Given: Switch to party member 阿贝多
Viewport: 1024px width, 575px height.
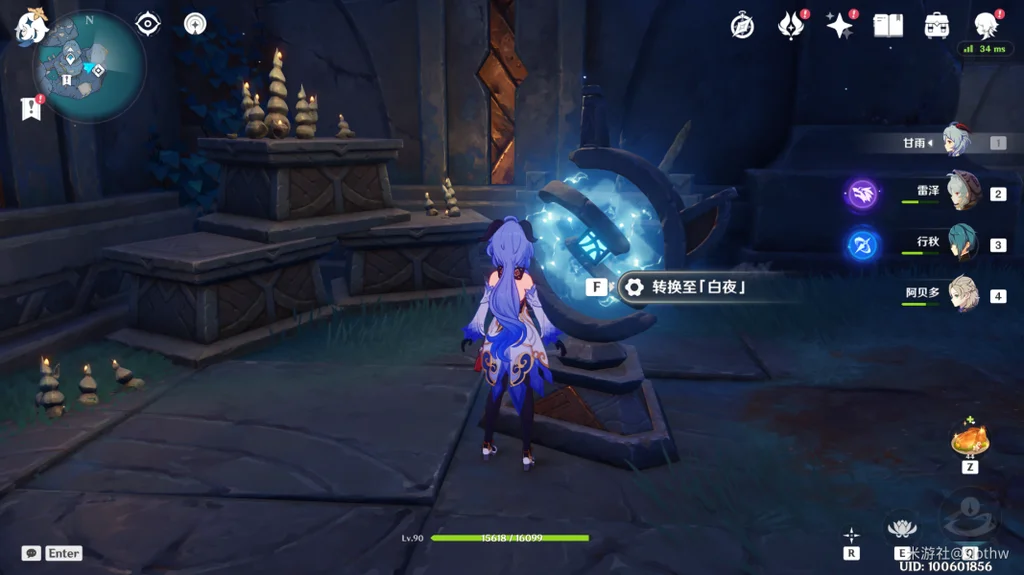Looking at the screenshot, I should point(962,296).
